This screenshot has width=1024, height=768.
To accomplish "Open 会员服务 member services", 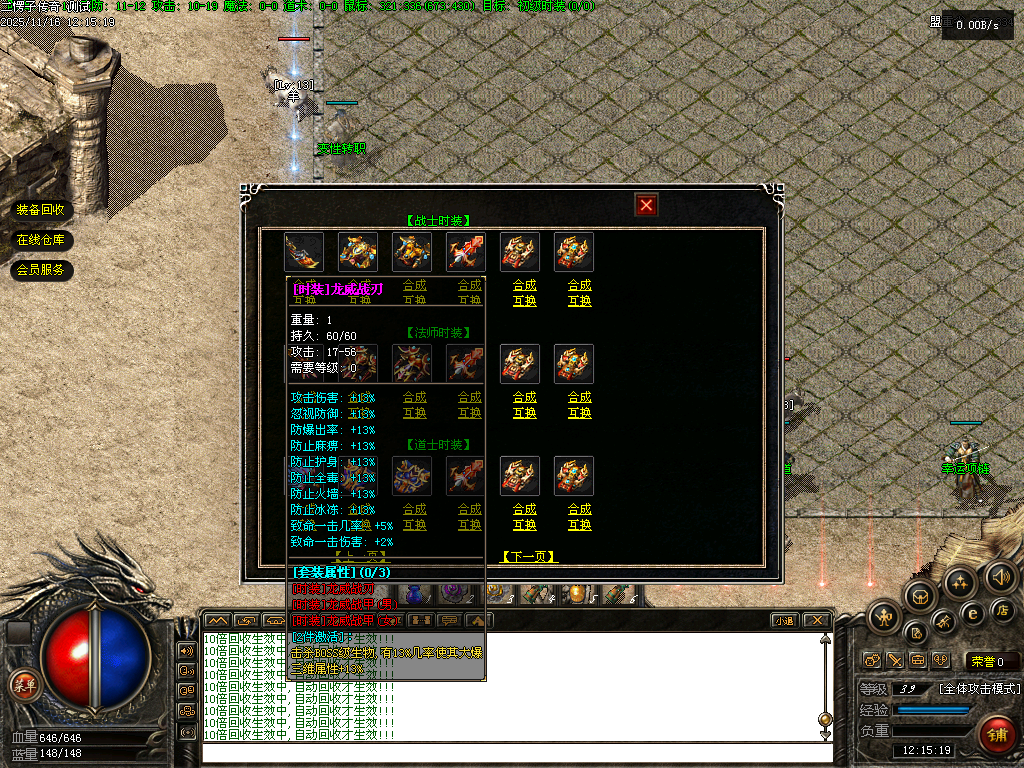I will (x=41, y=270).
